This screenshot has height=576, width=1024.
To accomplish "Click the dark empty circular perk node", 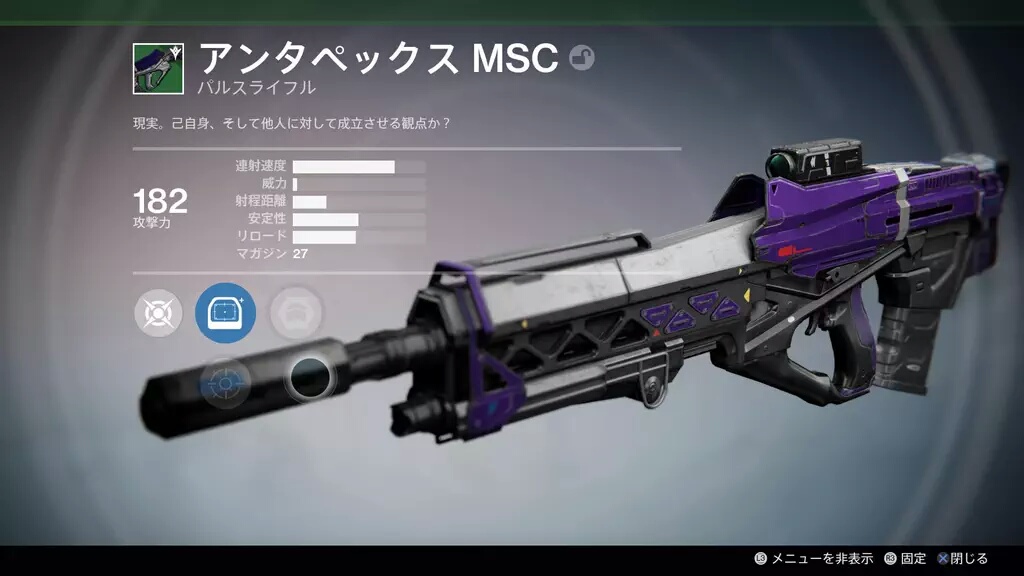I will [x=310, y=377].
